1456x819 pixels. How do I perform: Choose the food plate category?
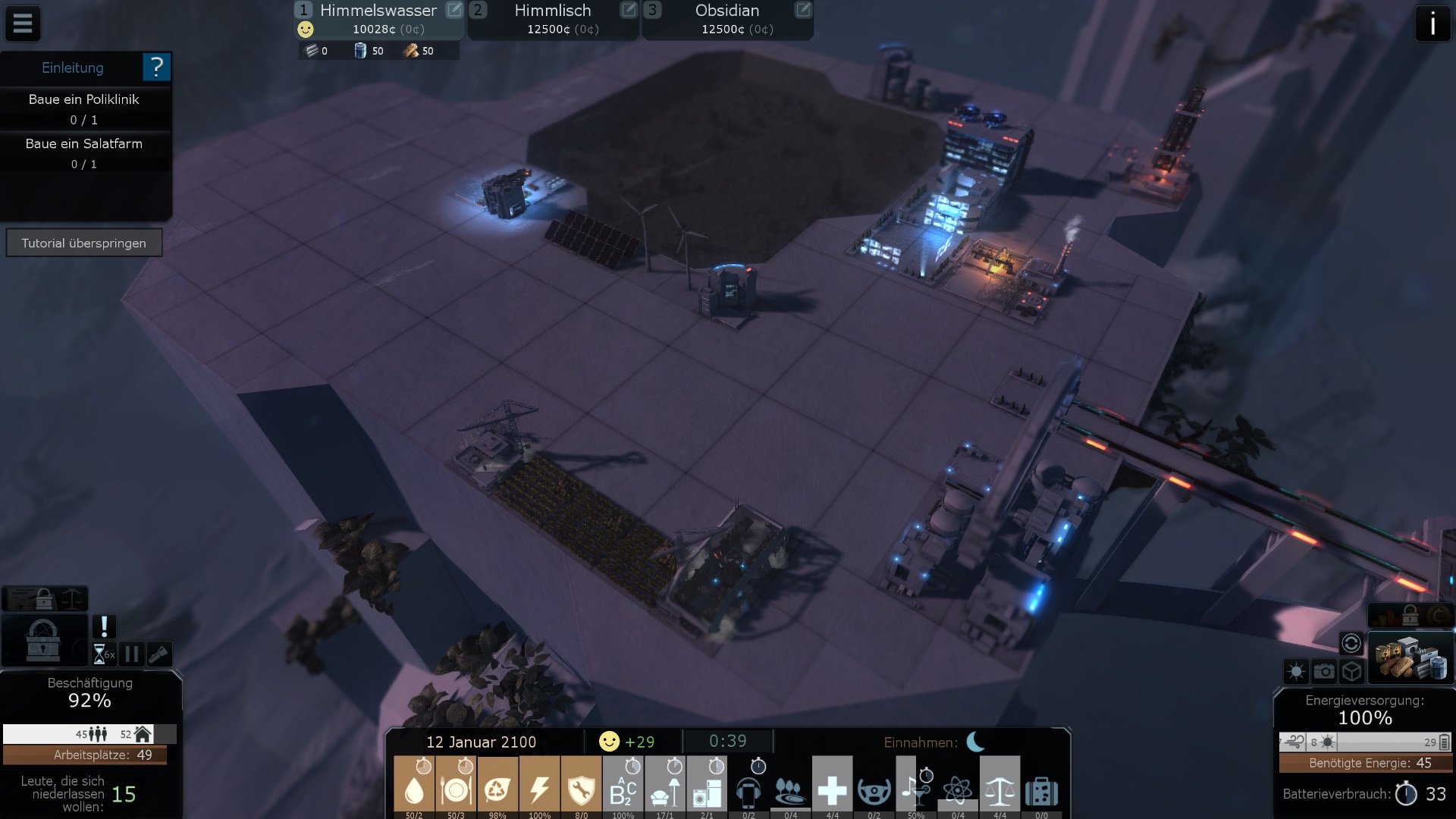456,789
